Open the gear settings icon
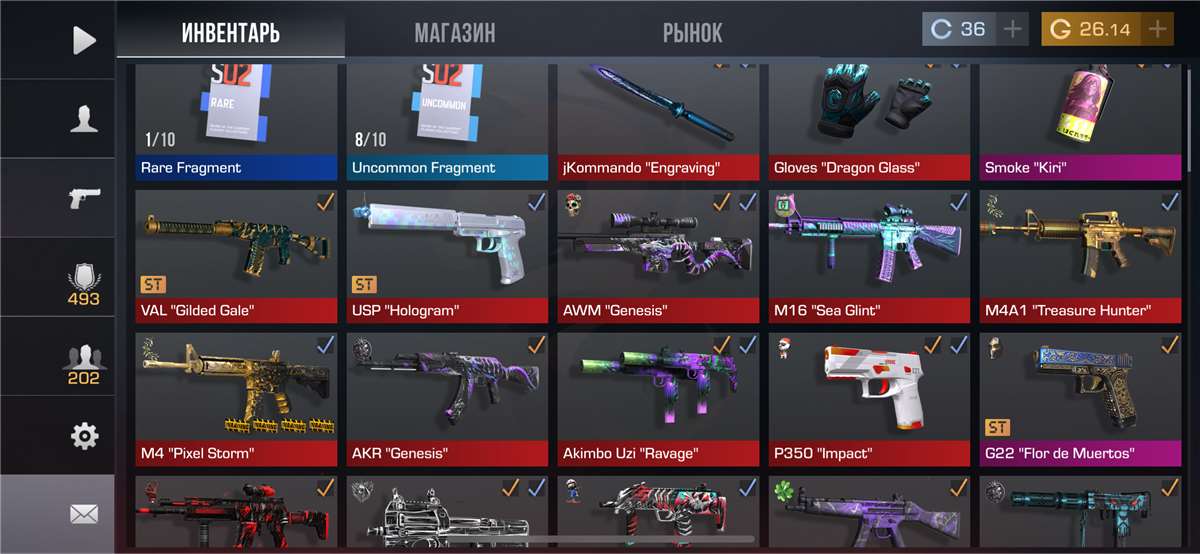 click(x=85, y=435)
